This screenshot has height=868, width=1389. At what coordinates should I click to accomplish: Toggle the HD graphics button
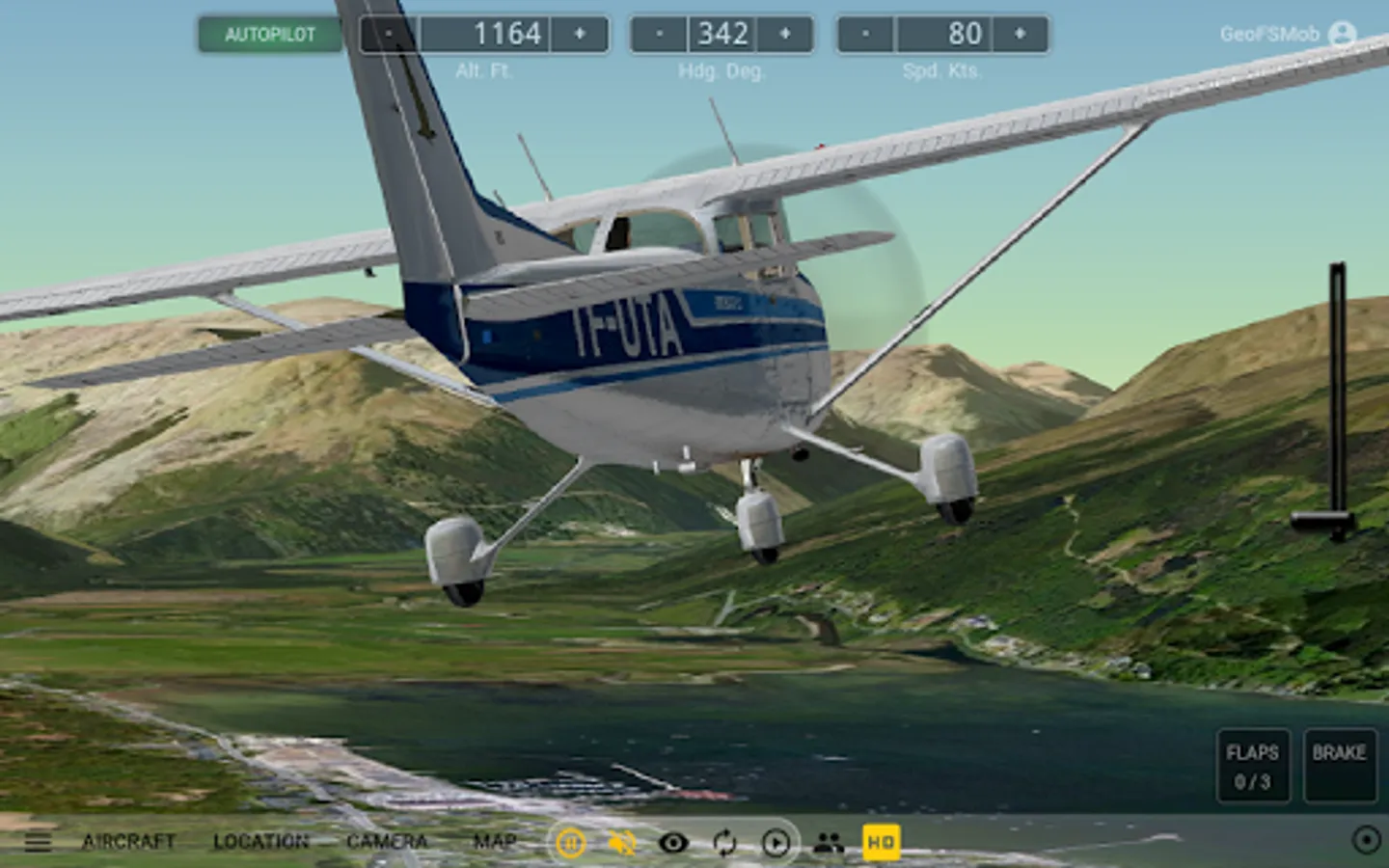tap(881, 842)
